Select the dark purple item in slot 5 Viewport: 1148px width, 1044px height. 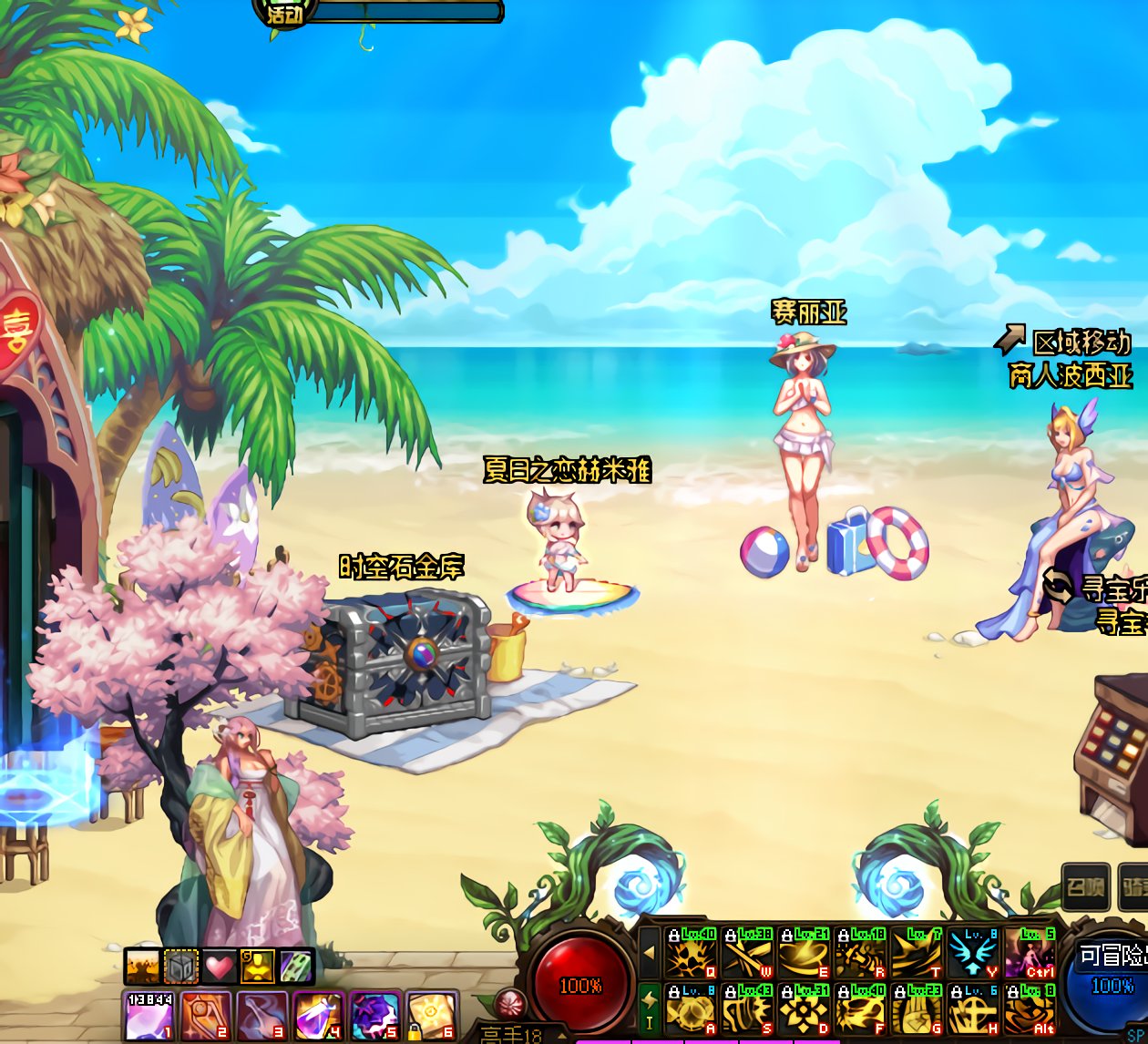(x=374, y=1015)
